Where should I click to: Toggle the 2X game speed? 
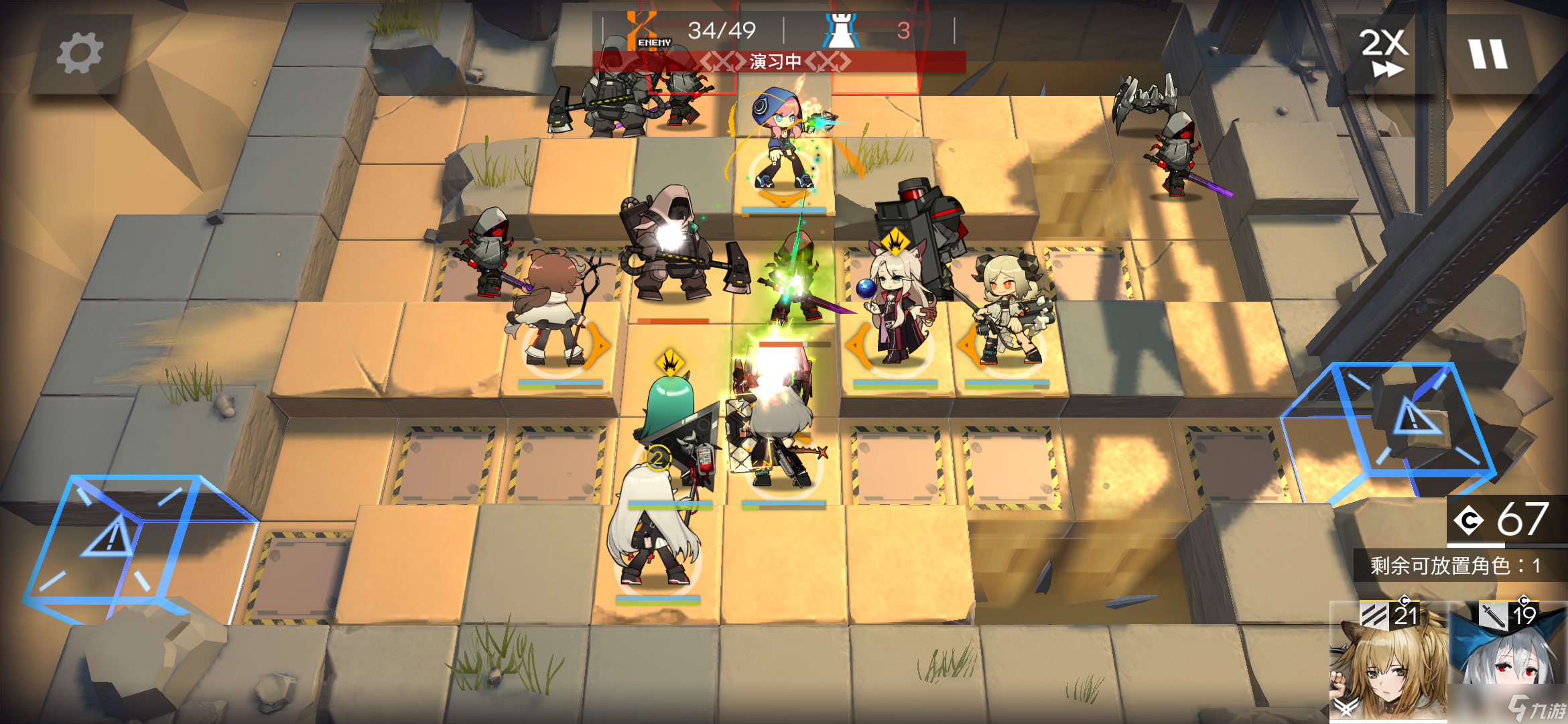pyautogui.click(x=1383, y=54)
